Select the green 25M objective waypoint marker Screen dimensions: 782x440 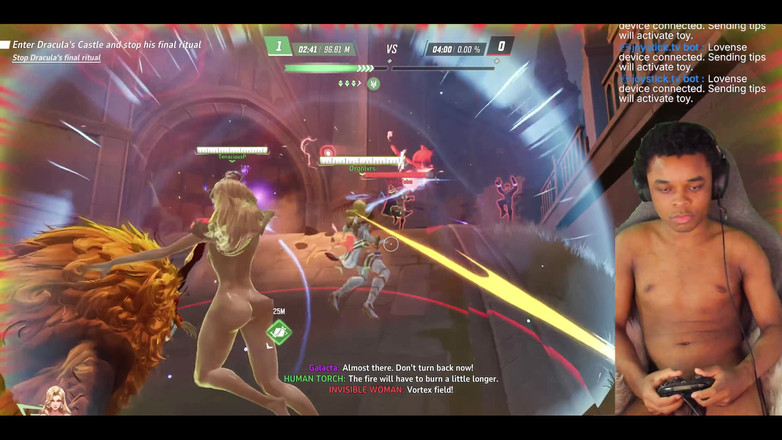tap(279, 331)
